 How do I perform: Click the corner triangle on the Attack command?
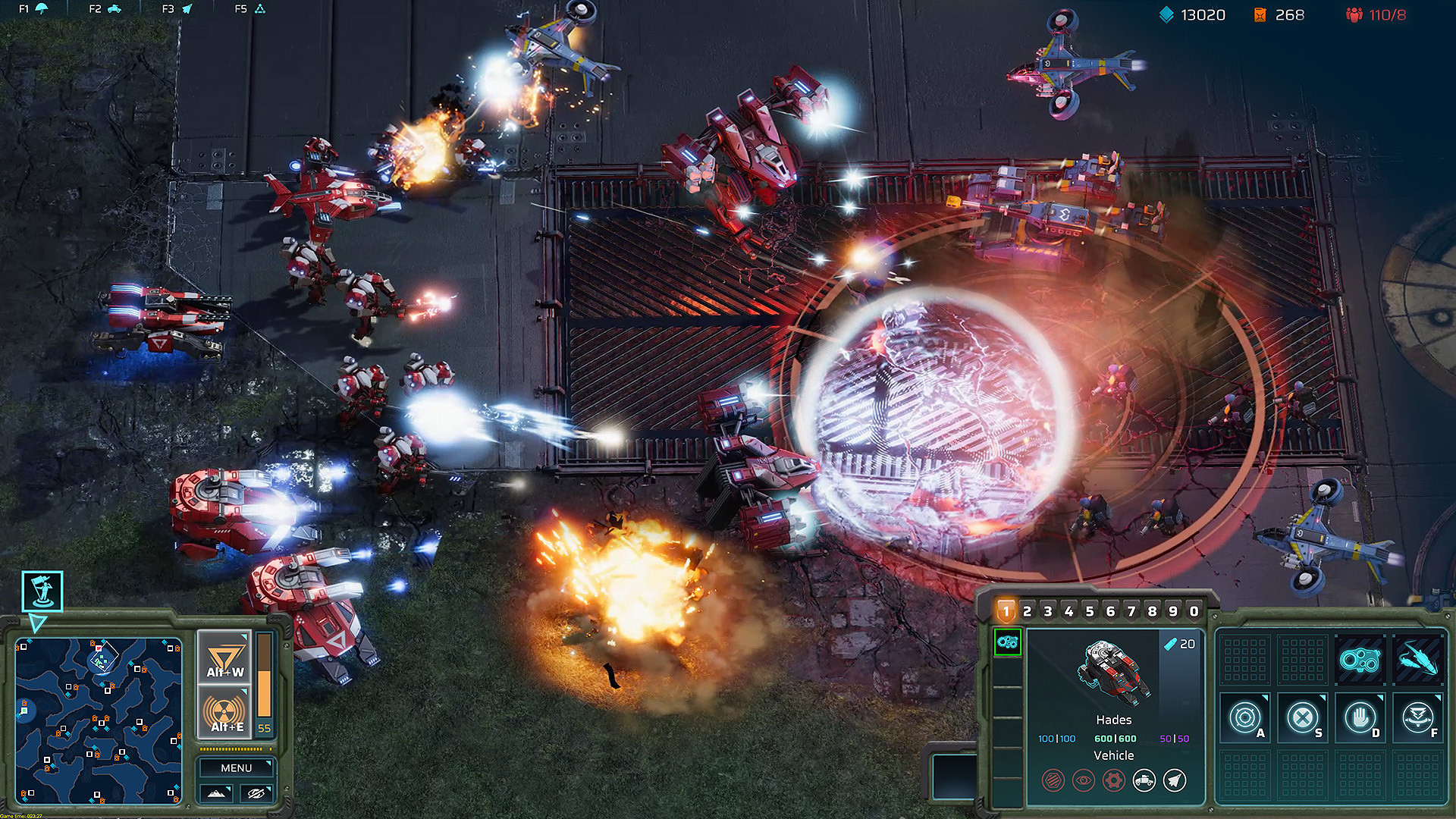pos(1266,698)
